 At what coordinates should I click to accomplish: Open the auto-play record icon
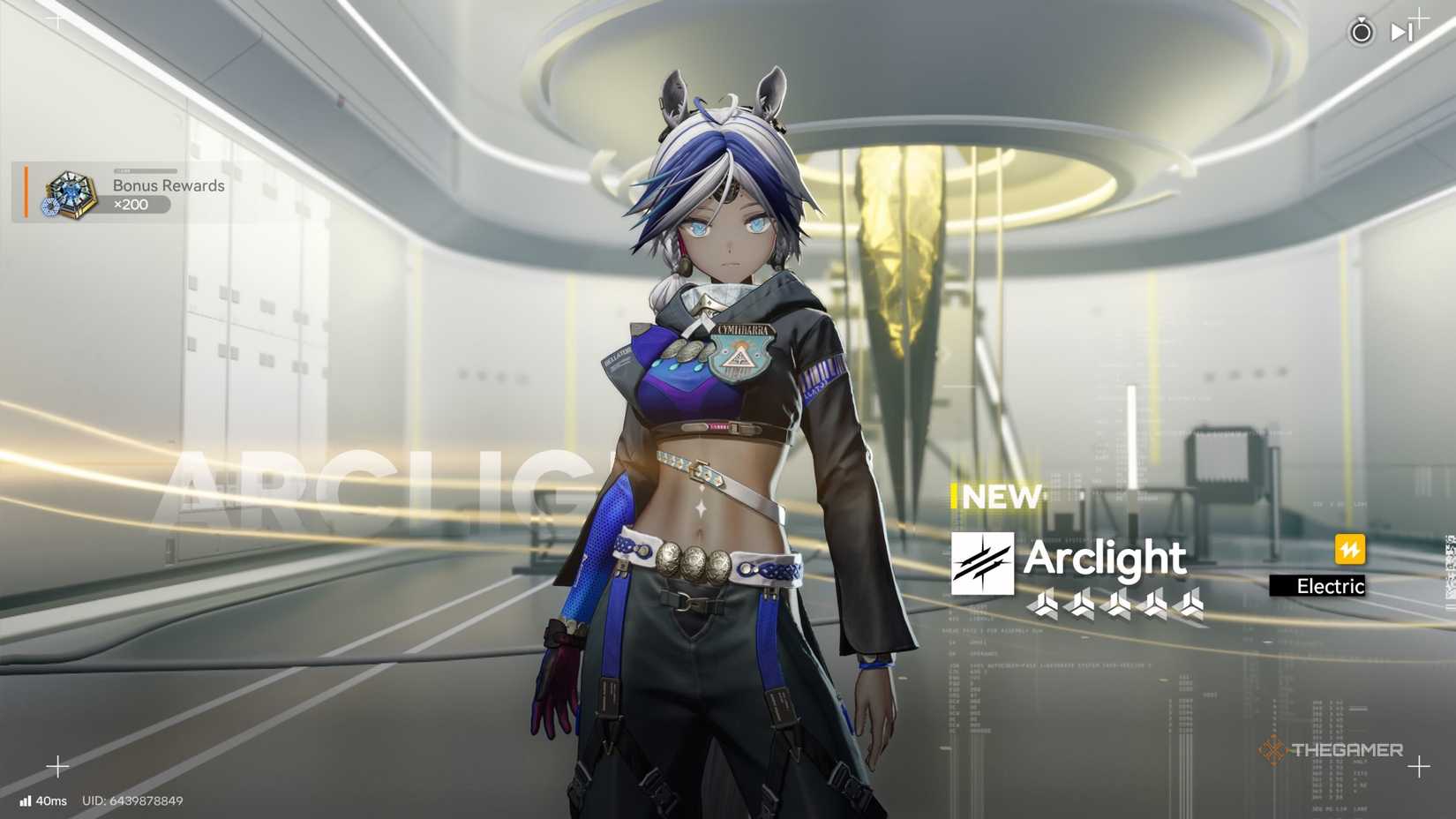tap(1362, 33)
